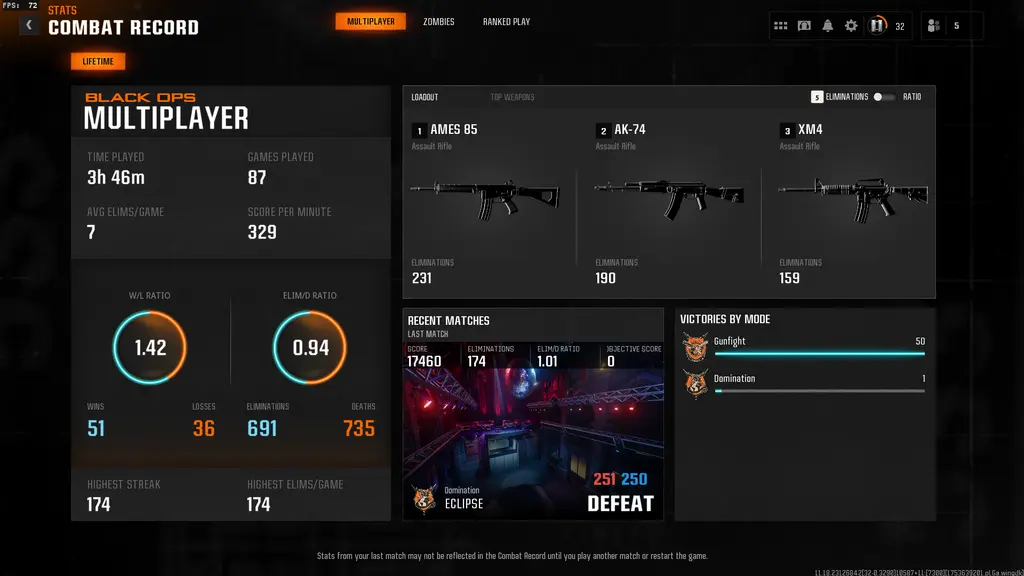Open the headset voice chat icon
Viewport: 1024px width, 576px height.
click(x=804, y=26)
